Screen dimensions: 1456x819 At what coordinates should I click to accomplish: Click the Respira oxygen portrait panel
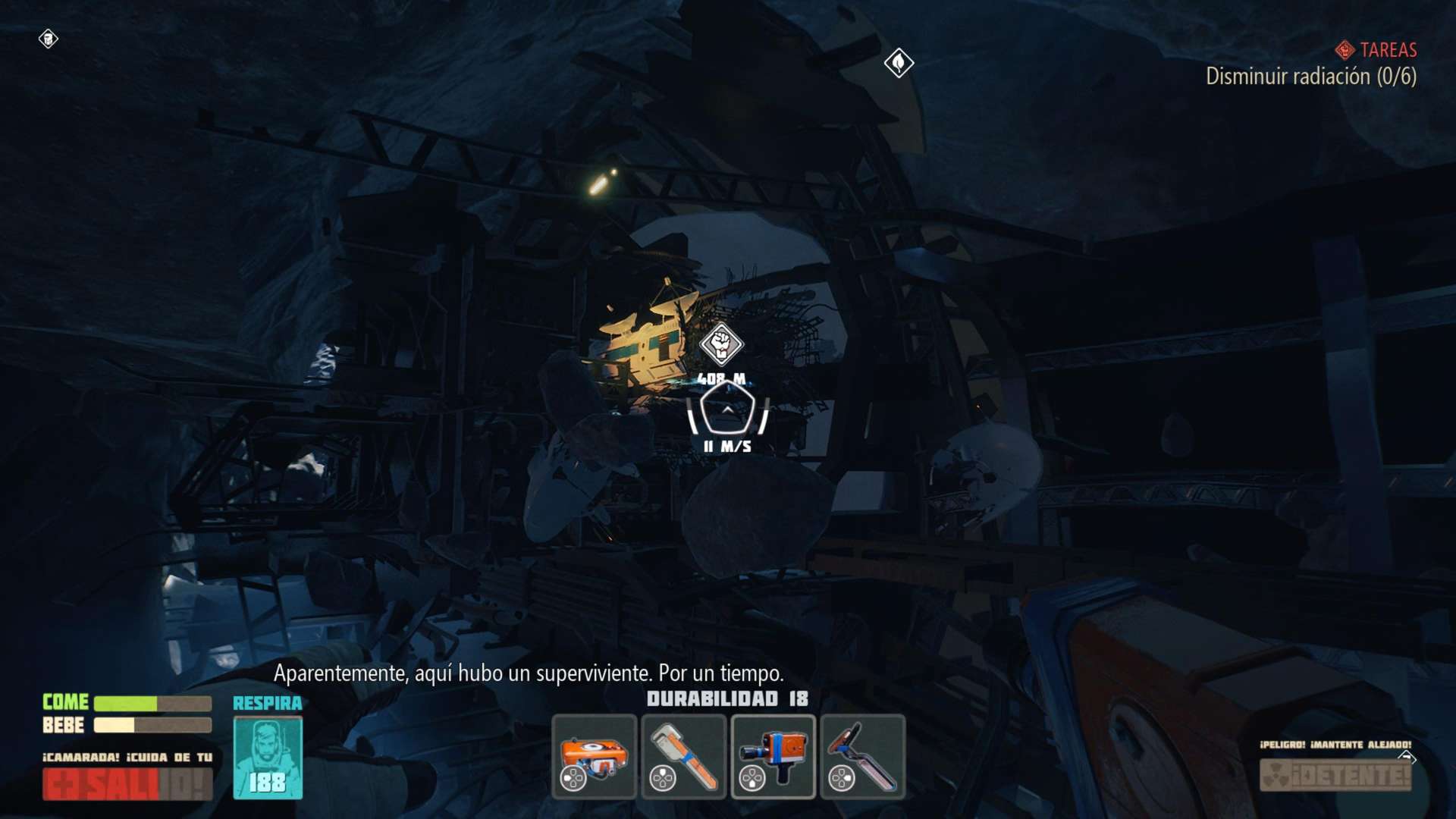268,758
